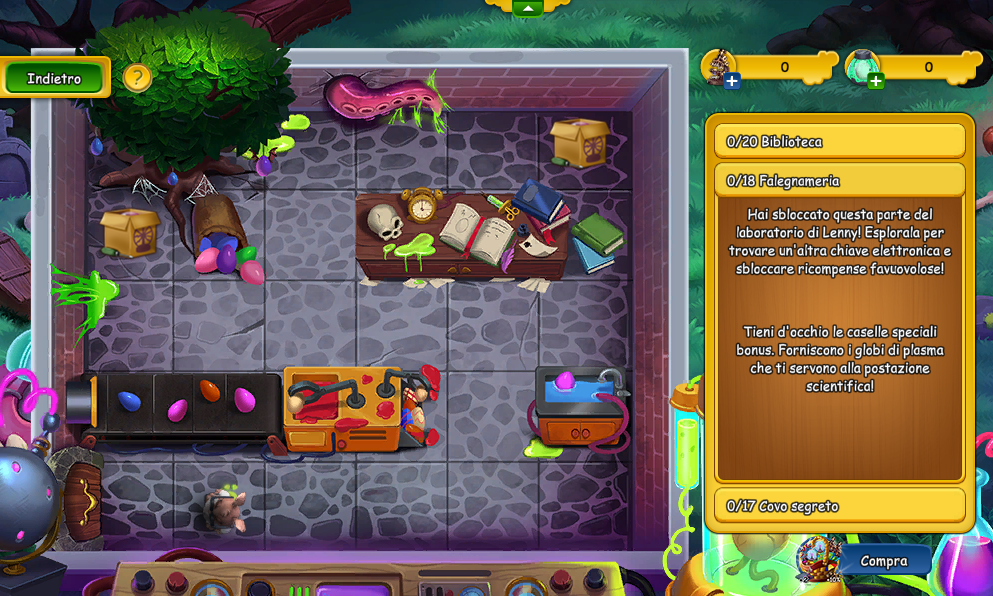Open the yellow question mark help
Image resolution: width=993 pixels, height=596 pixels.
point(138,77)
